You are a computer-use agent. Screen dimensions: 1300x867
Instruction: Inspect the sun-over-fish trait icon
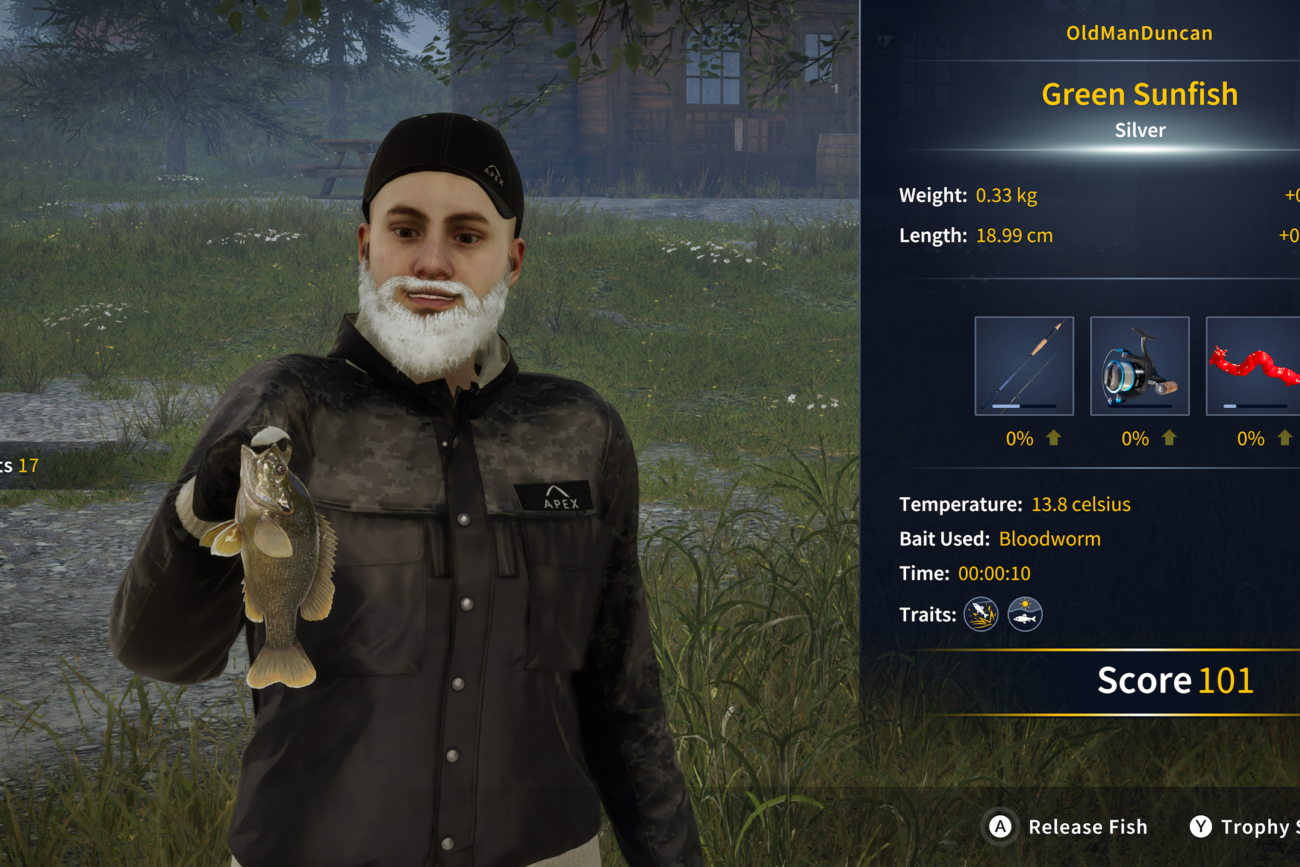coord(1025,614)
